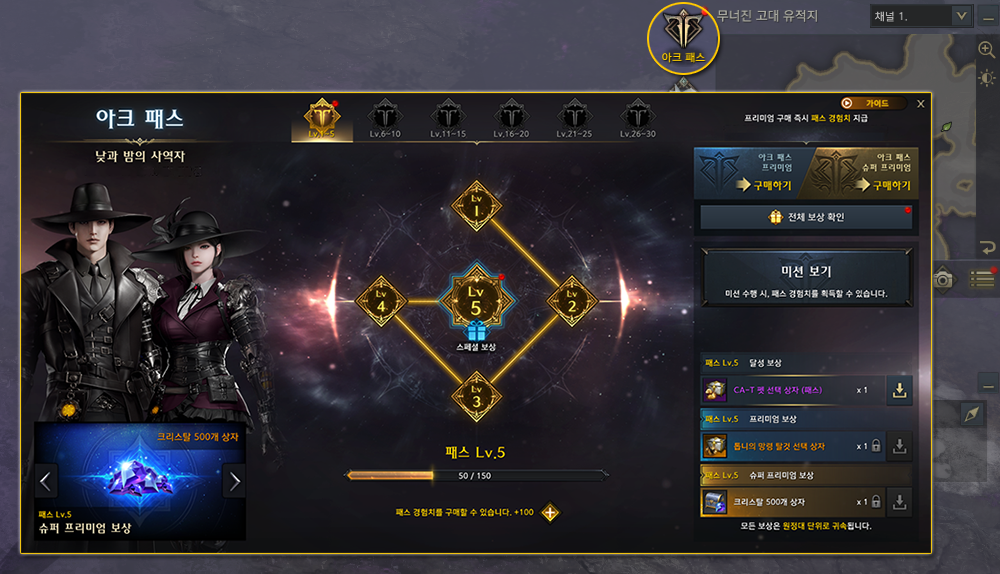Screen dimensions: 1000x574
Task: Switch to the Lv.26~30 tab
Action: click(x=637, y=120)
